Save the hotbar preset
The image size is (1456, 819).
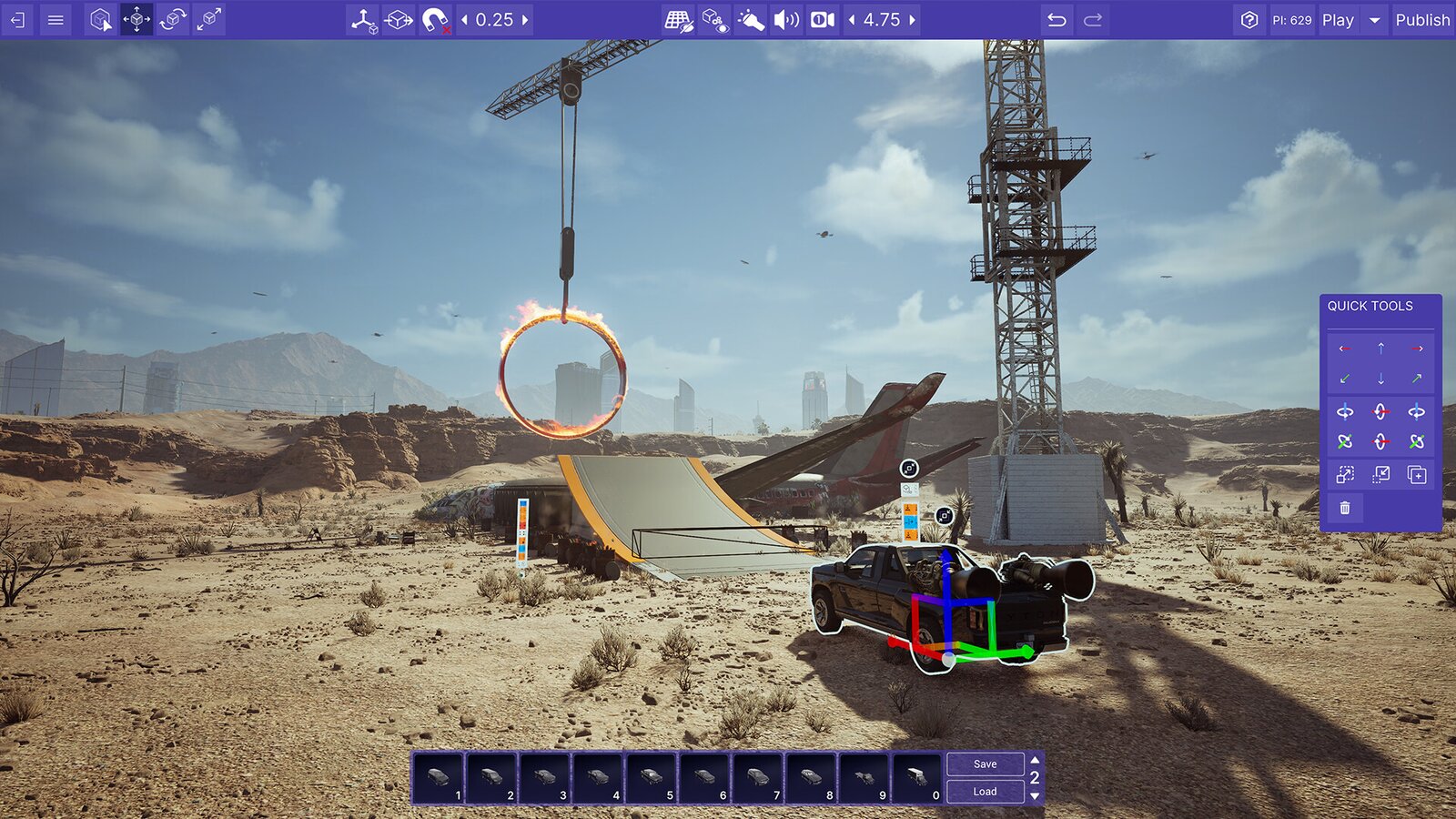tap(985, 764)
